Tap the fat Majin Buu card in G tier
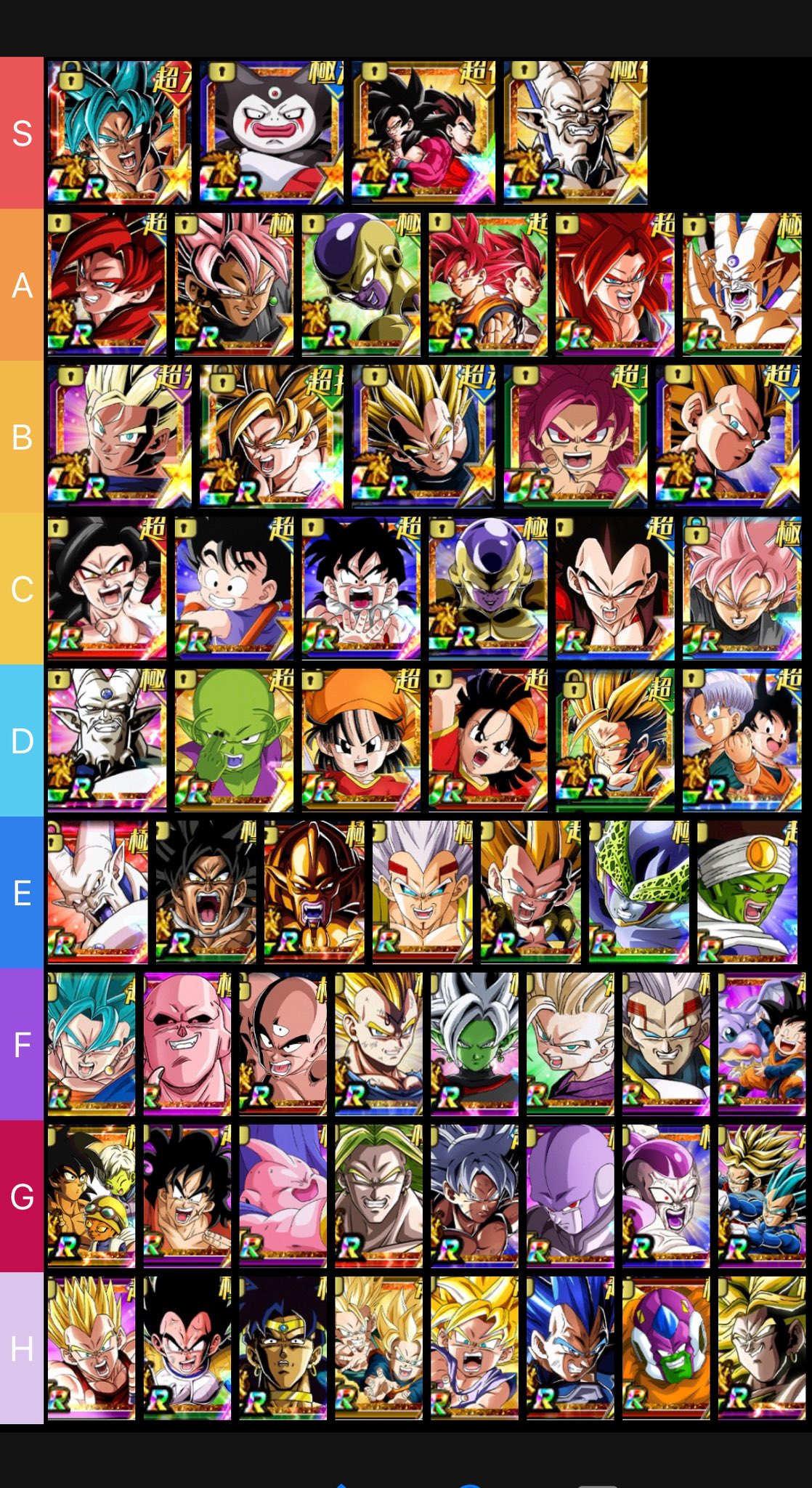The image size is (812, 1488). tap(283, 1196)
